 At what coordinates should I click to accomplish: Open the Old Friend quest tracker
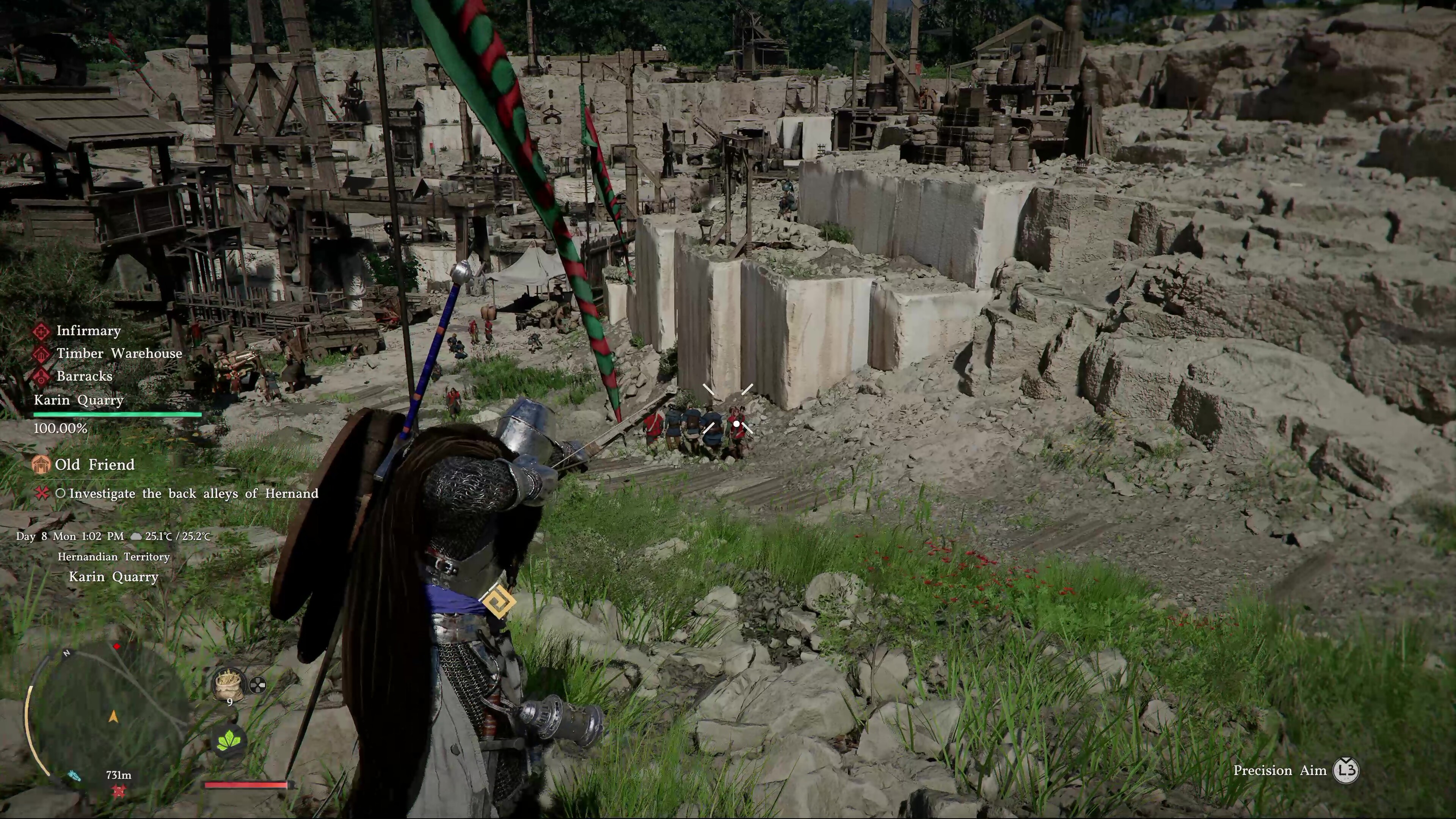pyautogui.click(x=94, y=464)
